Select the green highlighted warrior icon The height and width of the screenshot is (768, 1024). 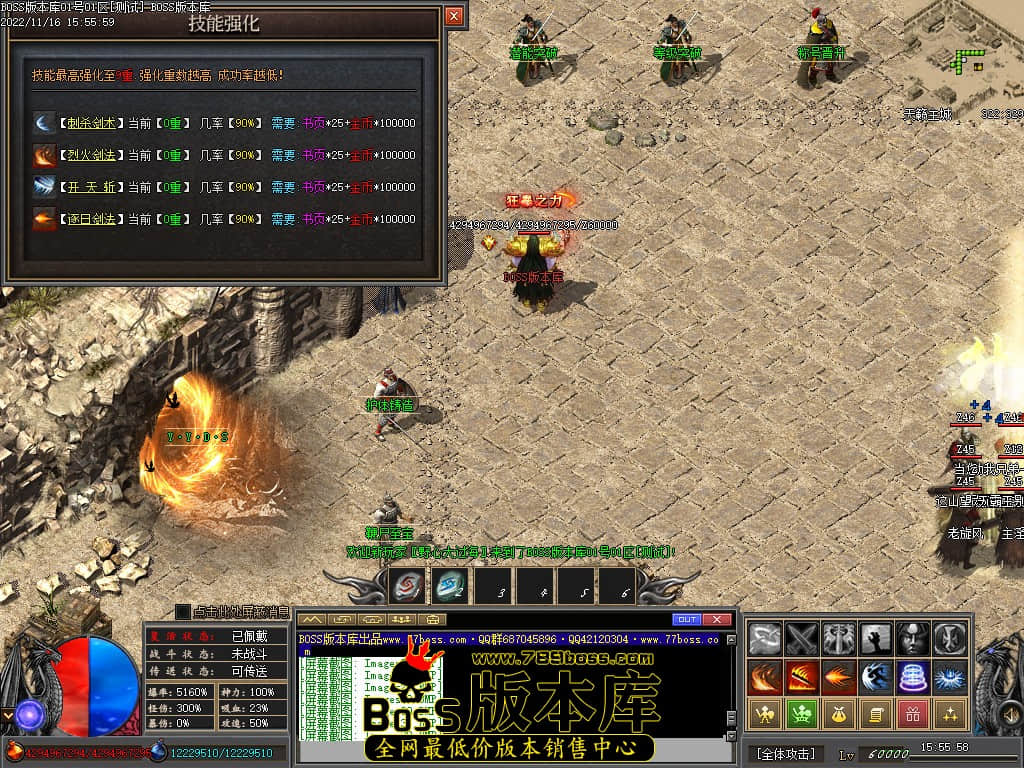tap(801, 713)
